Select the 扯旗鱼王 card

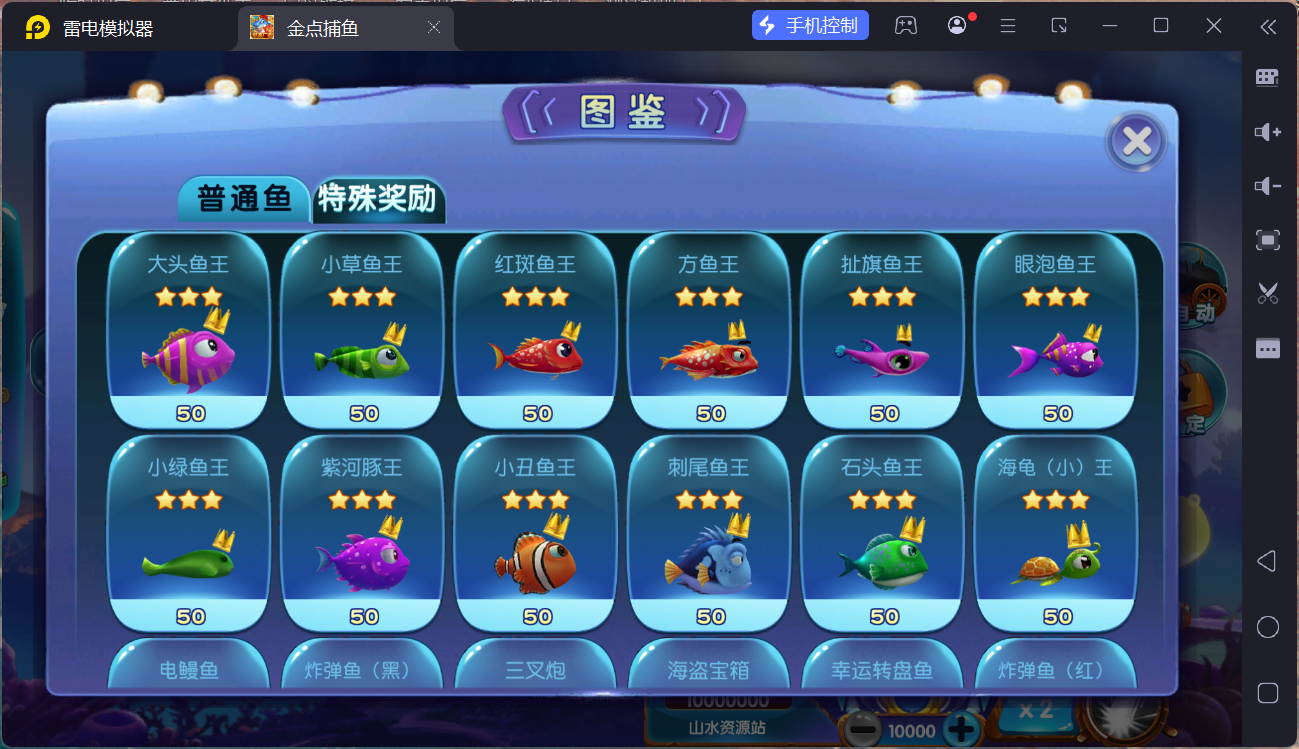pos(882,330)
